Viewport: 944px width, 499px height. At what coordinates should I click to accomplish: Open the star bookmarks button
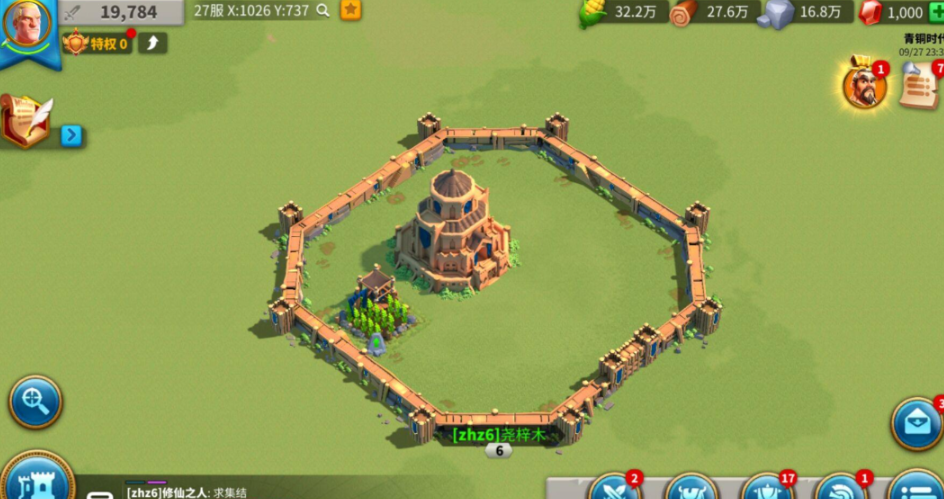click(351, 10)
